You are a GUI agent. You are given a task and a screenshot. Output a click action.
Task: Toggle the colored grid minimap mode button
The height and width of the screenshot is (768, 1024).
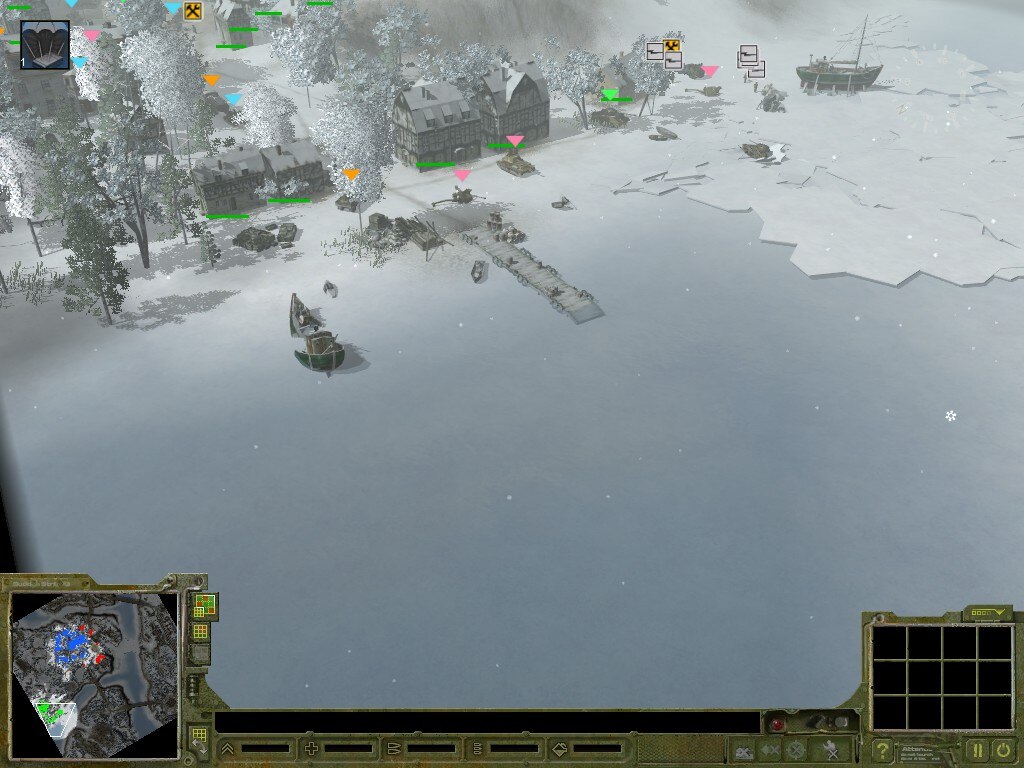click(x=204, y=606)
